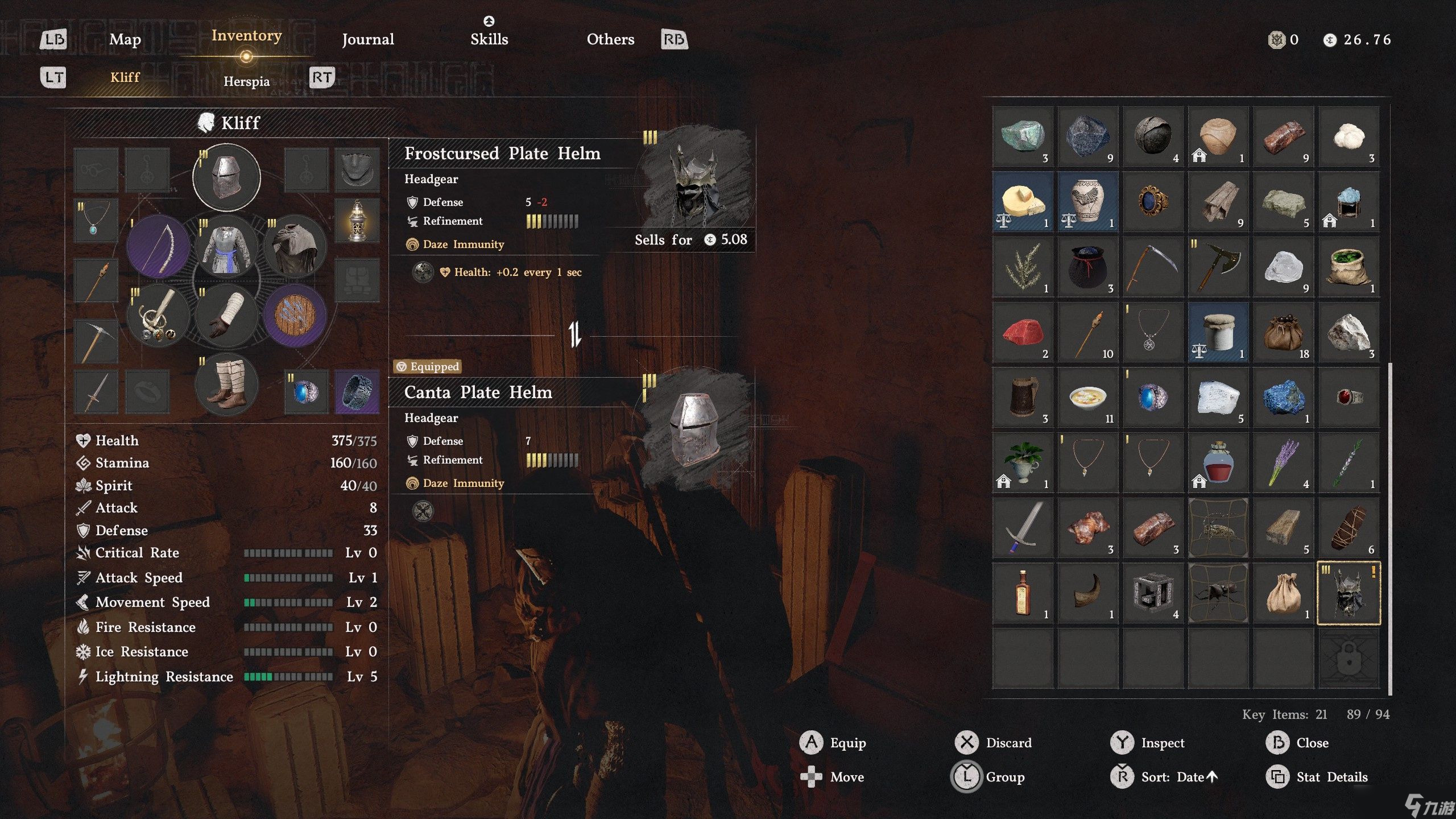The image size is (1456, 819).
Task: Select the equipped boots slot
Action: 226,384
